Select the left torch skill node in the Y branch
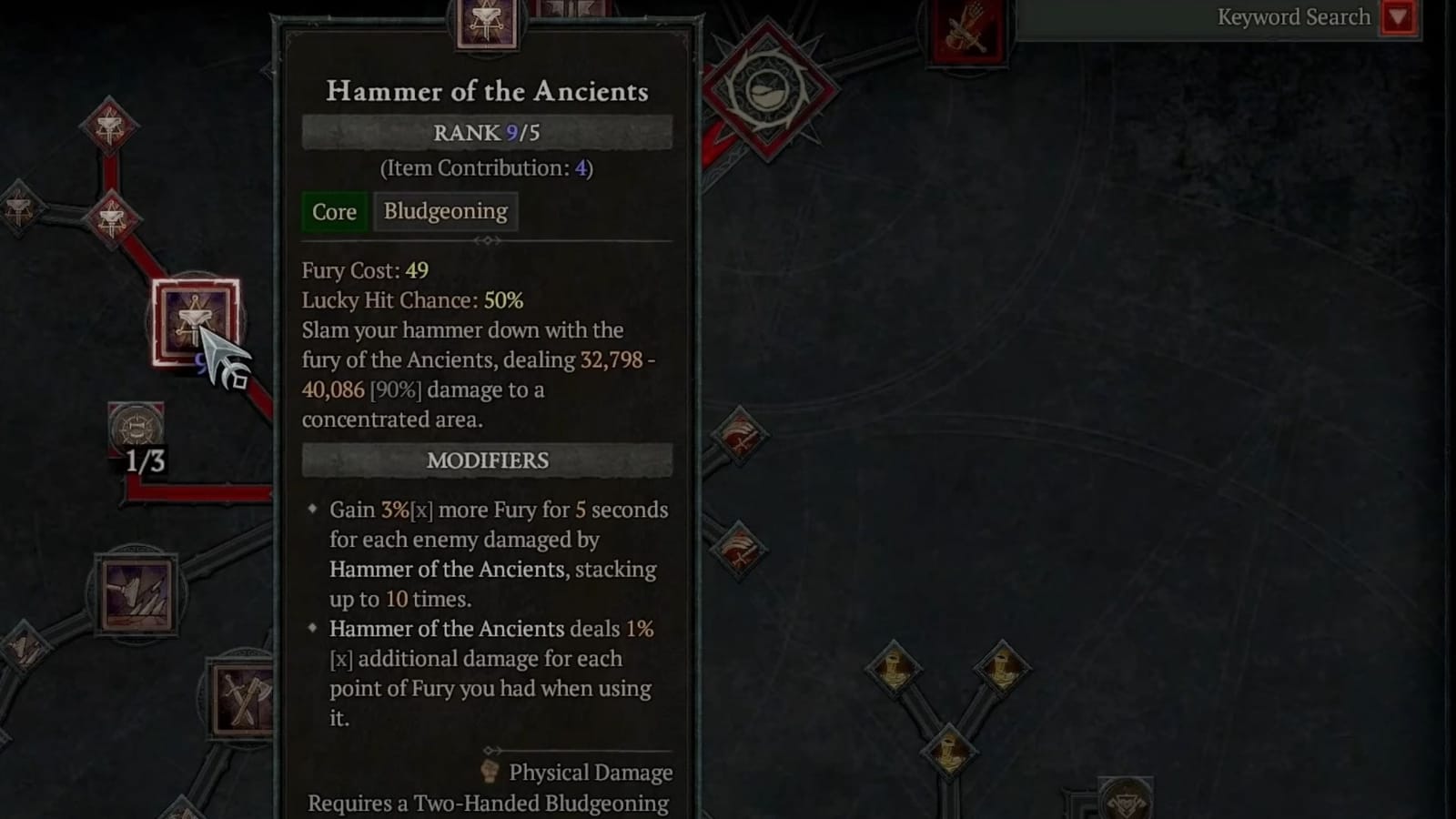This screenshot has width=1456, height=819. pos(895,669)
